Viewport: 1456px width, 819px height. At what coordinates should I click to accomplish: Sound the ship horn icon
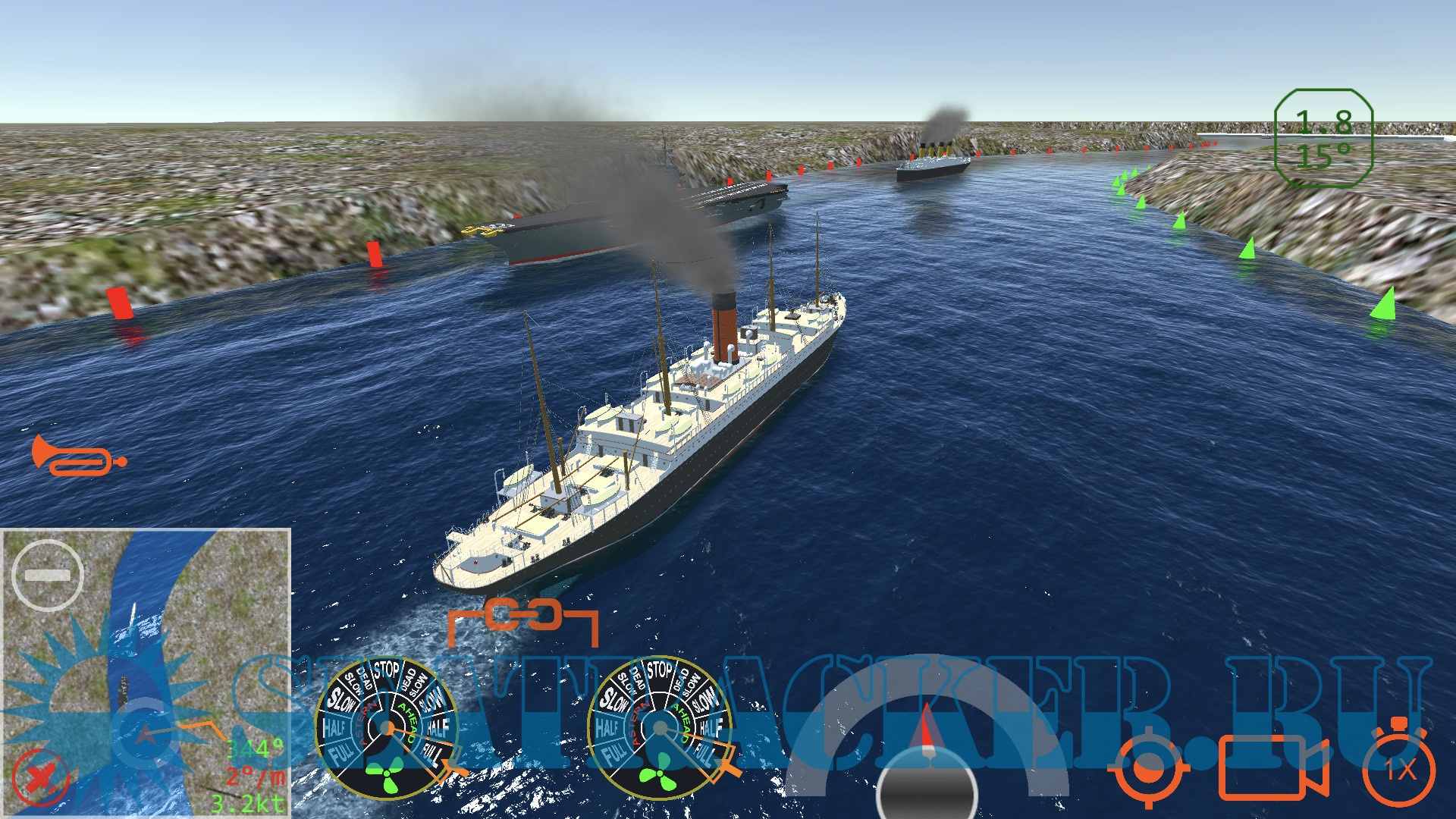tap(78, 456)
